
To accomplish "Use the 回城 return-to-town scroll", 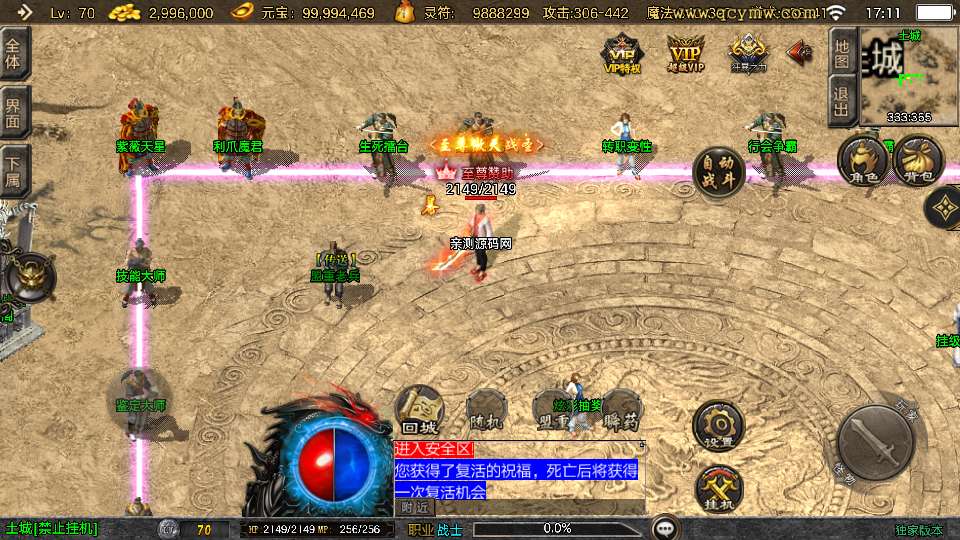I will coord(418,409).
